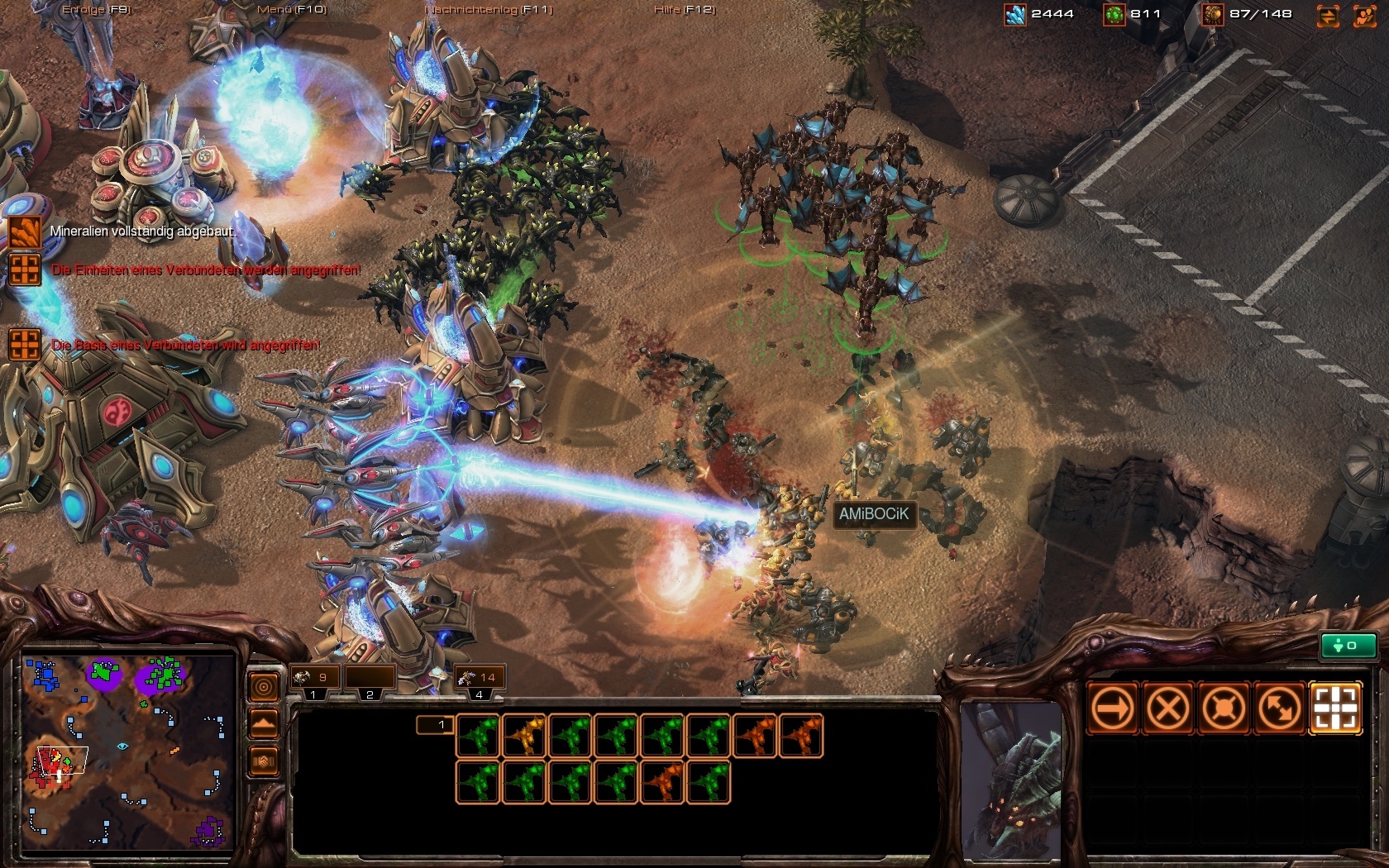Viewport: 1389px width, 868px height.
Task: Activate the Hold Position command icon
Action: (1224, 708)
